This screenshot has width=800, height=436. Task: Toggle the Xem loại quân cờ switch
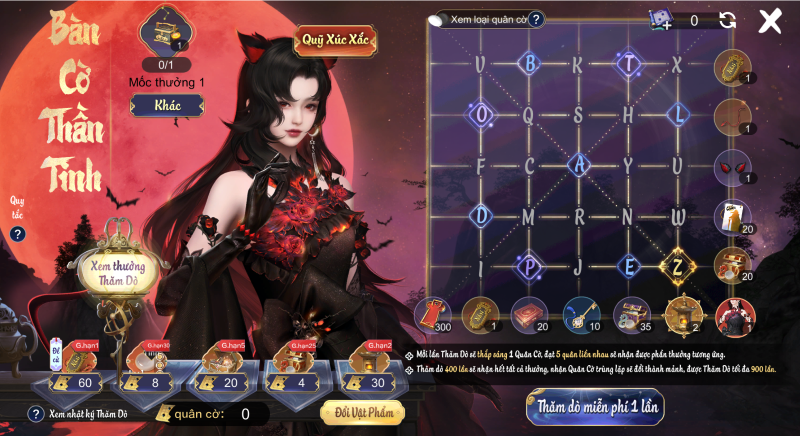pos(439,19)
